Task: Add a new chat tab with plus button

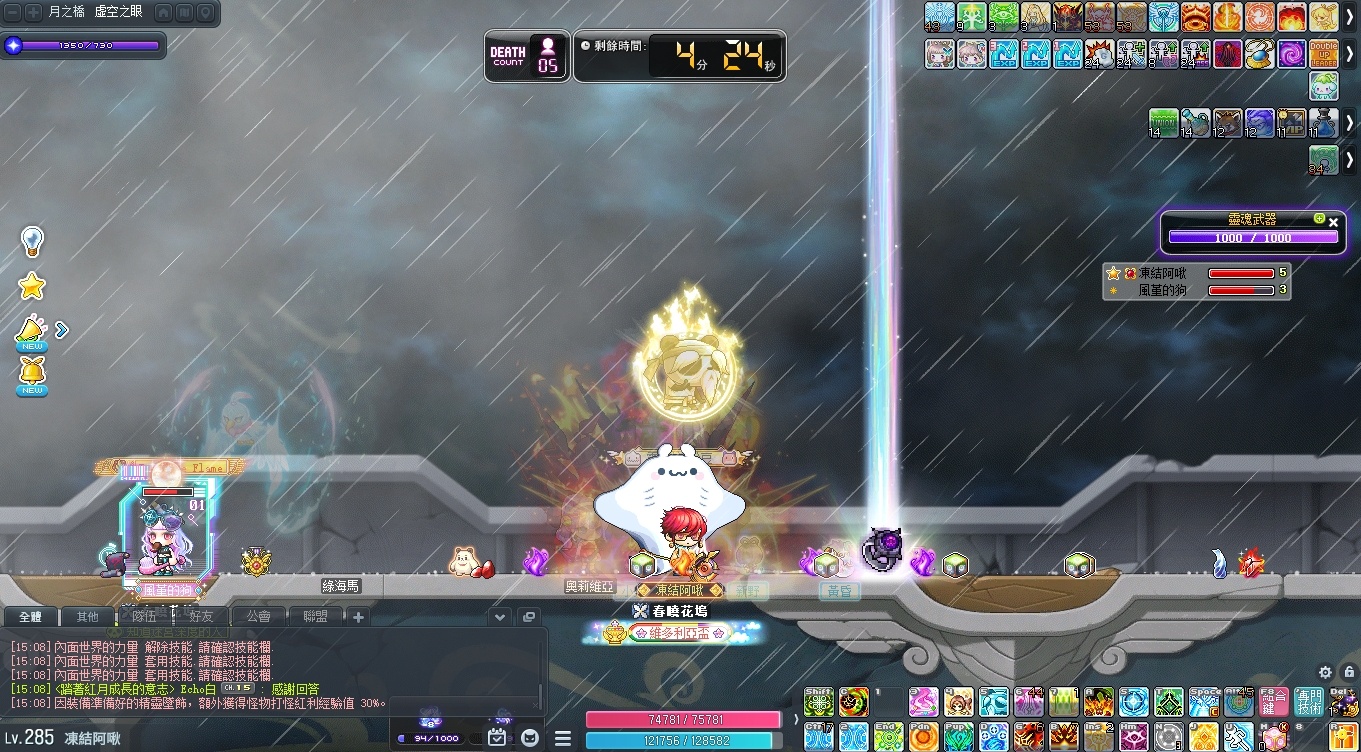Action: 357,617
